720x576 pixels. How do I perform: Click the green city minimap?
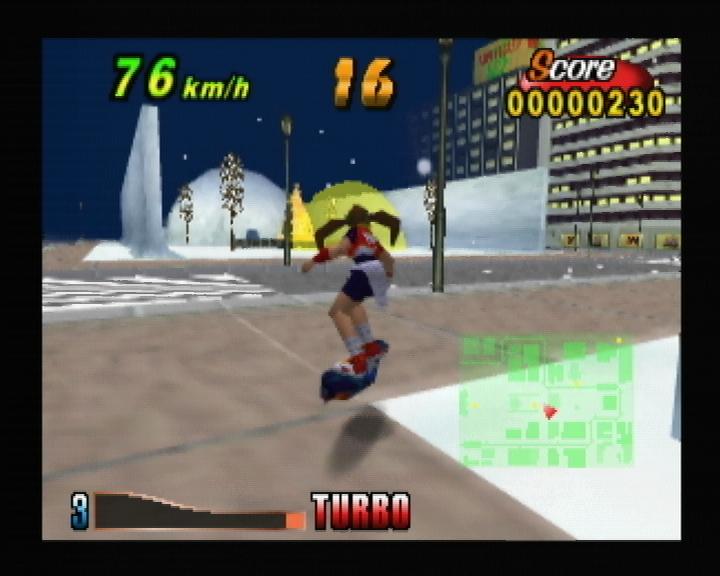(x=545, y=401)
